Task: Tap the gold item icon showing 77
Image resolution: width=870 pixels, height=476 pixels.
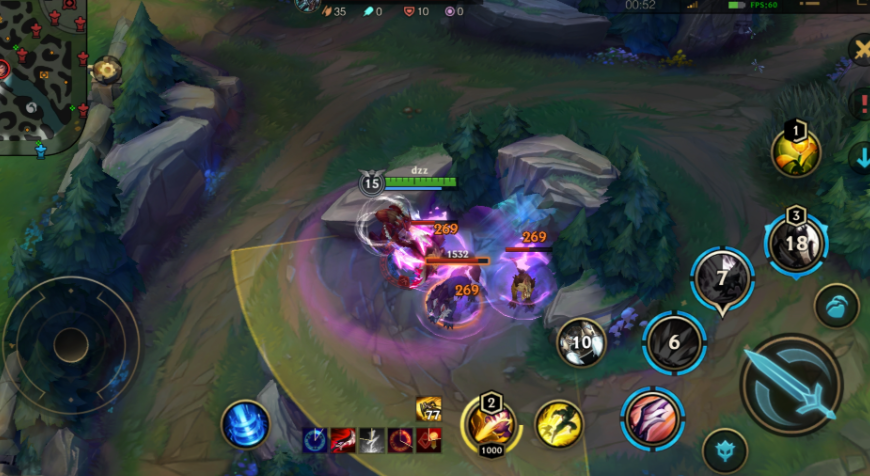Action: tap(429, 407)
